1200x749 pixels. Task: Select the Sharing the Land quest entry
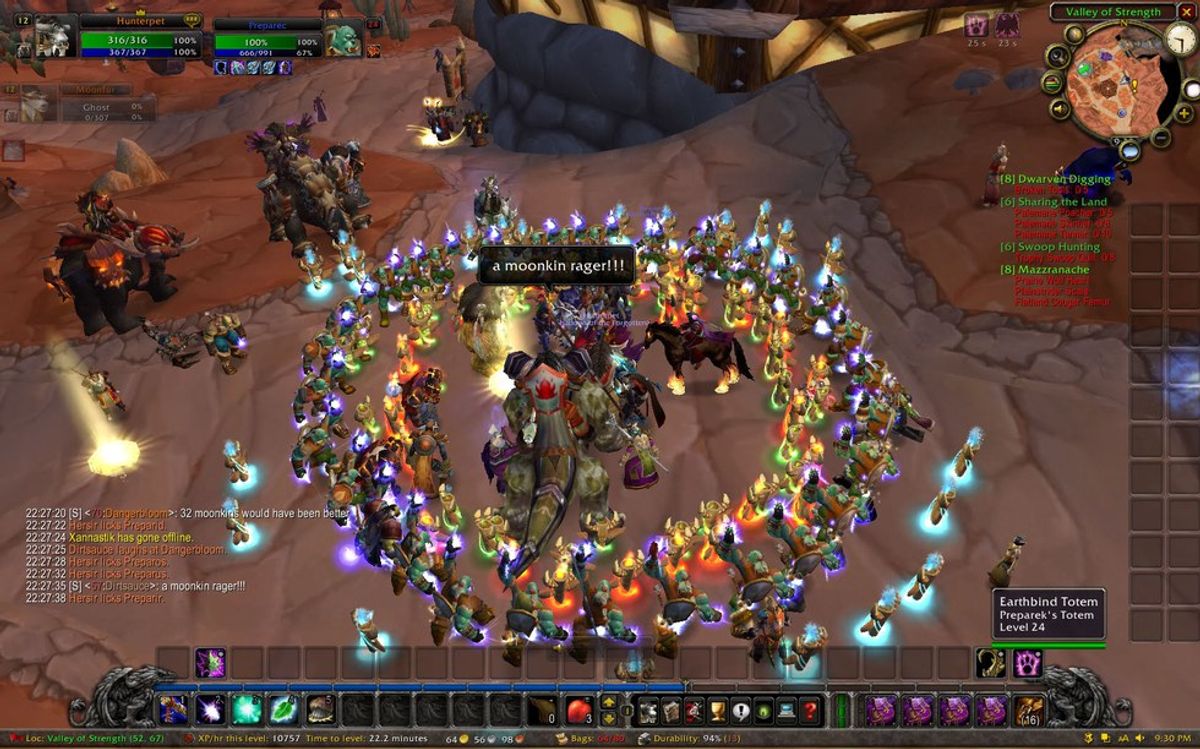(1058, 202)
